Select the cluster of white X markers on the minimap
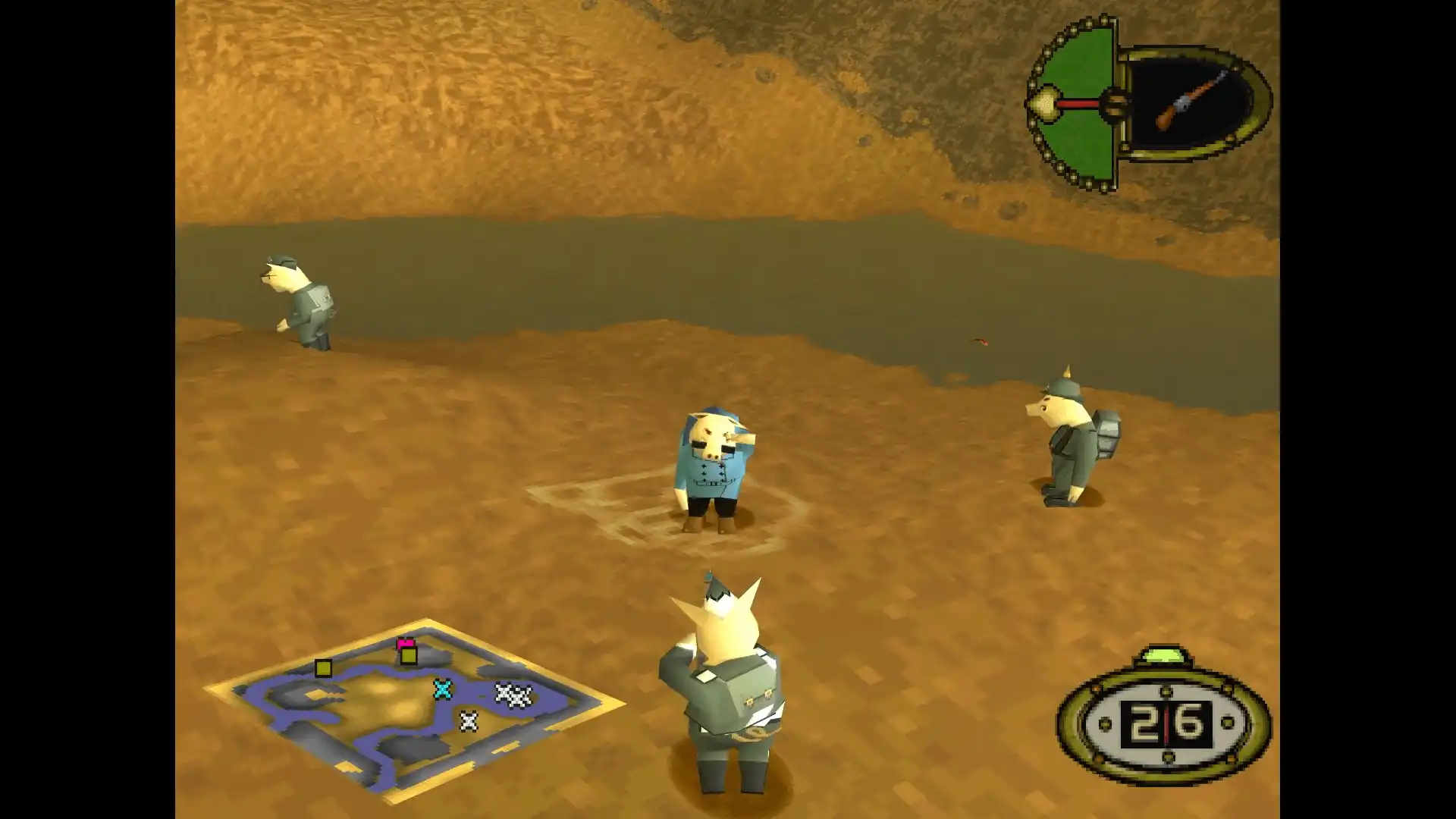 click(513, 695)
